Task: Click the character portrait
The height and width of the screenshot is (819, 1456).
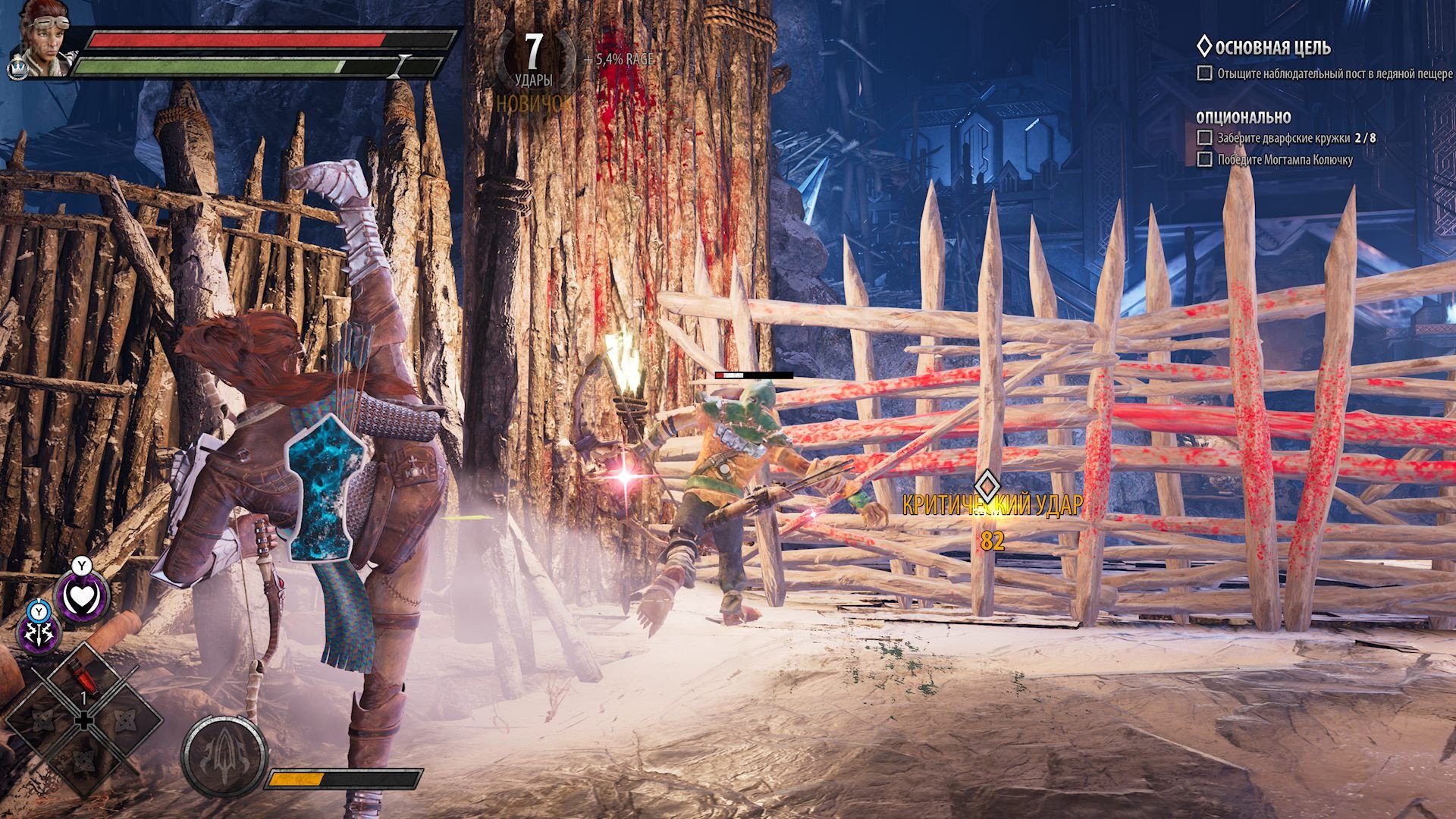Action: click(x=39, y=38)
